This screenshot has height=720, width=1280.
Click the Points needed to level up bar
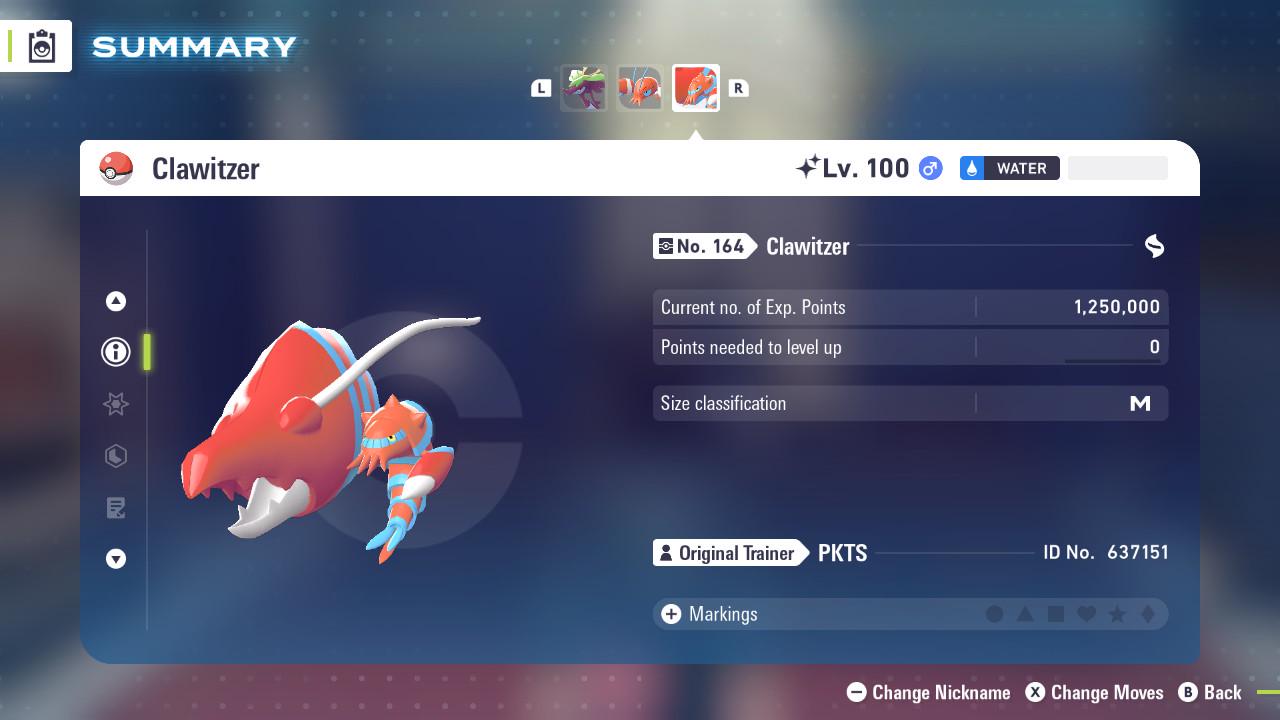tap(910, 347)
